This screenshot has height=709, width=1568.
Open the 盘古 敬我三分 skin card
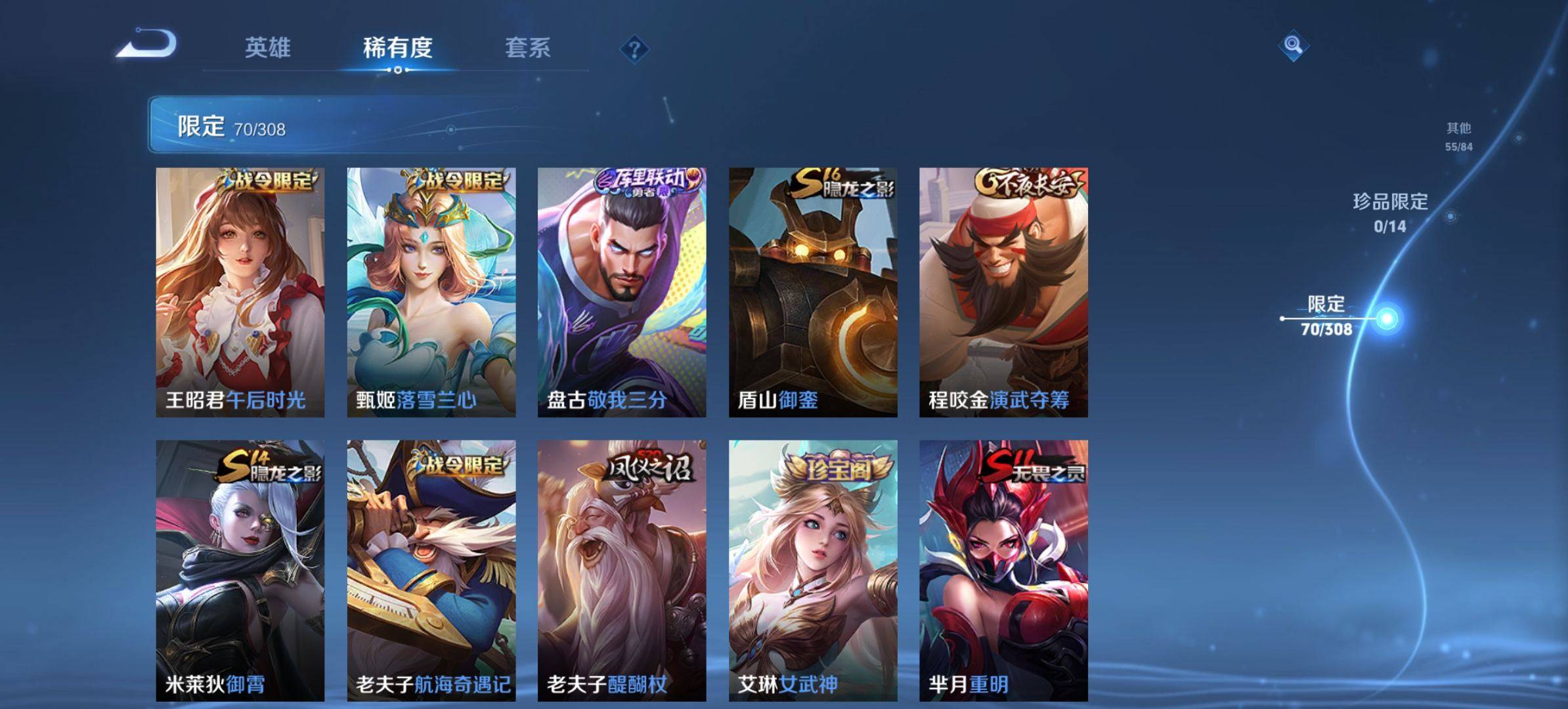coord(622,292)
